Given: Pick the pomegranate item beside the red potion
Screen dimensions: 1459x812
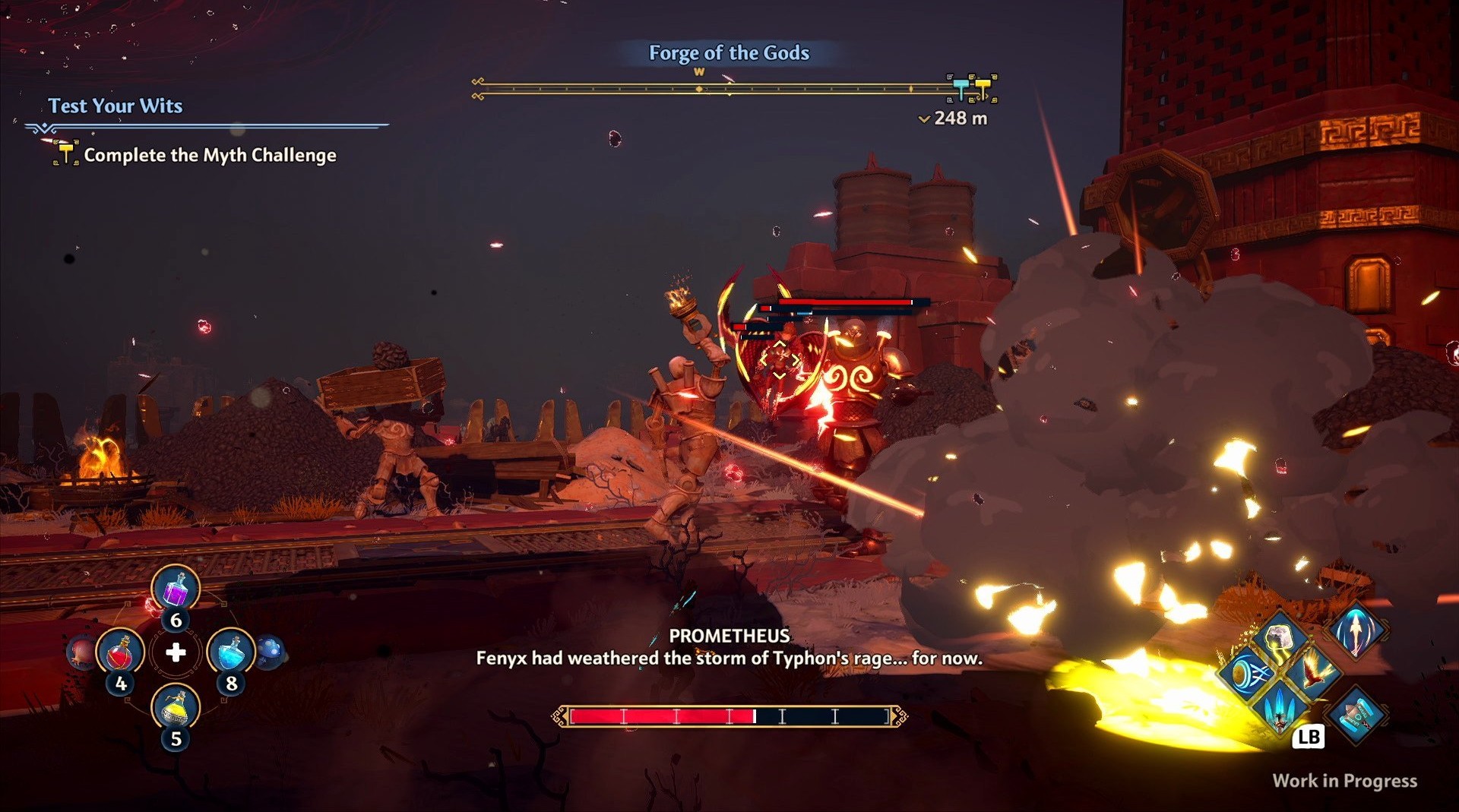Looking at the screenshot, I should [81, 652].
